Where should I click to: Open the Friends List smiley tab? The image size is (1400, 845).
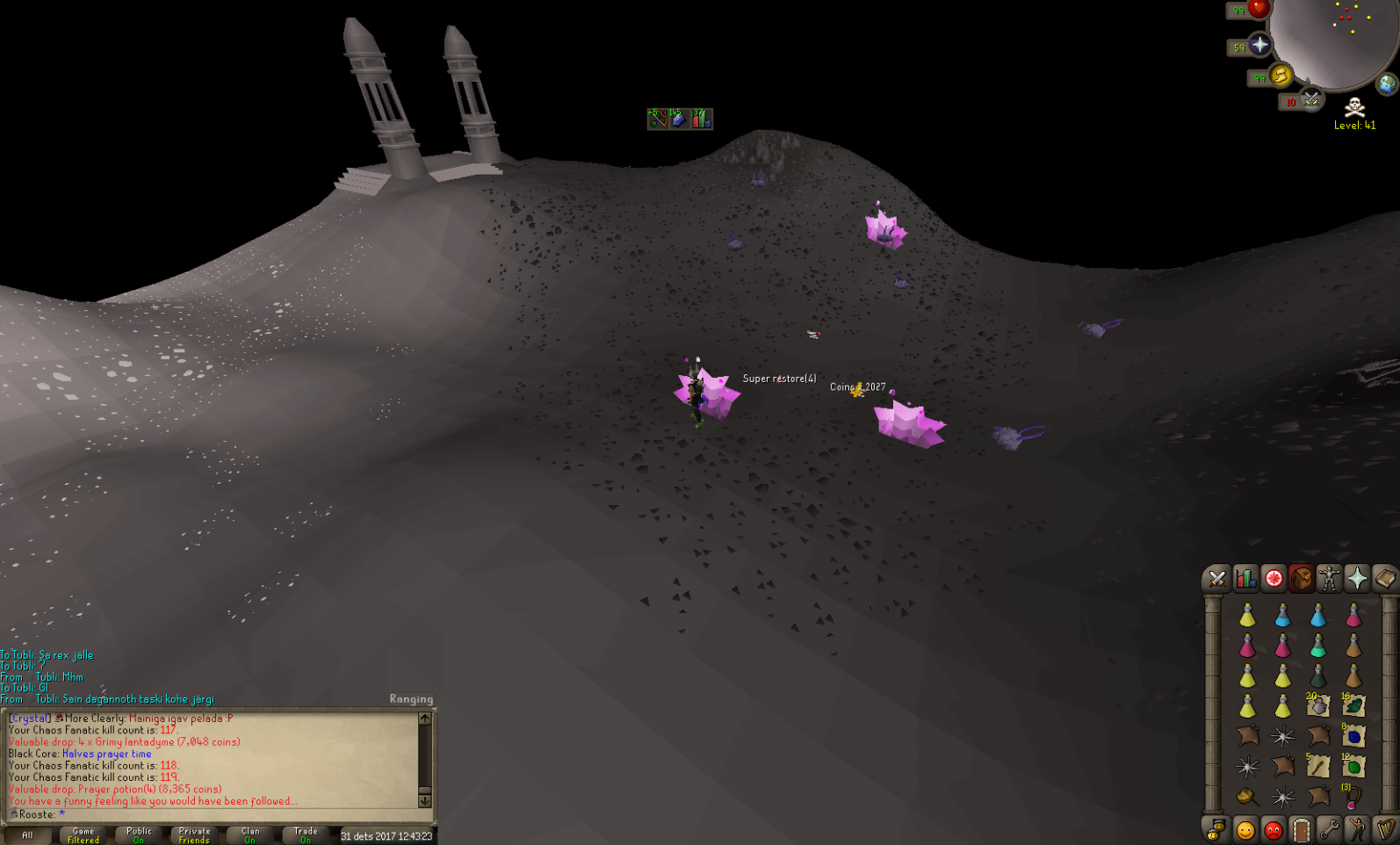point(1245,829)
